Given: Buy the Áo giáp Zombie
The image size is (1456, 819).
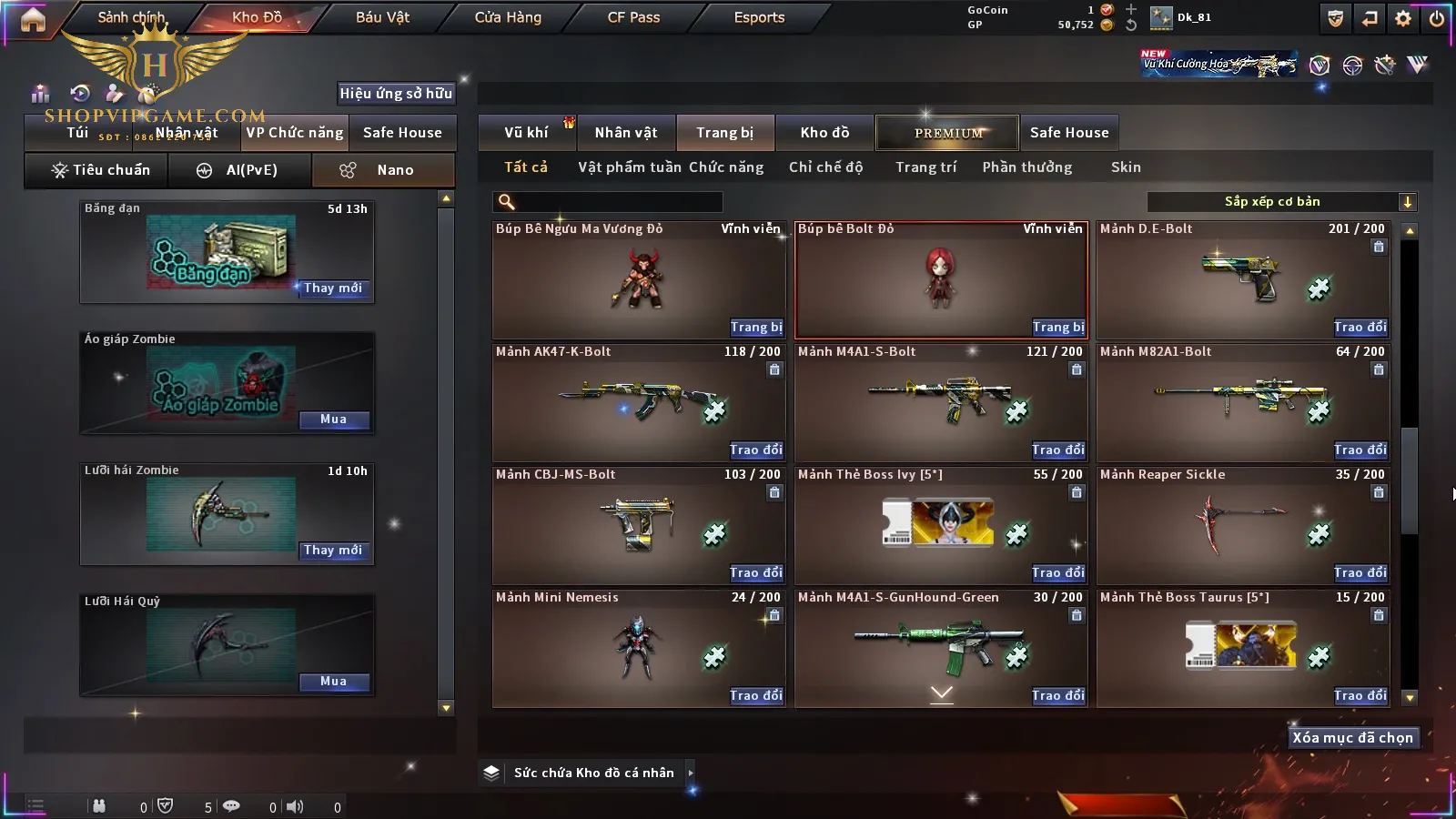Looking at the screenshot, I should pyautogui.click(x=333, y=420).
